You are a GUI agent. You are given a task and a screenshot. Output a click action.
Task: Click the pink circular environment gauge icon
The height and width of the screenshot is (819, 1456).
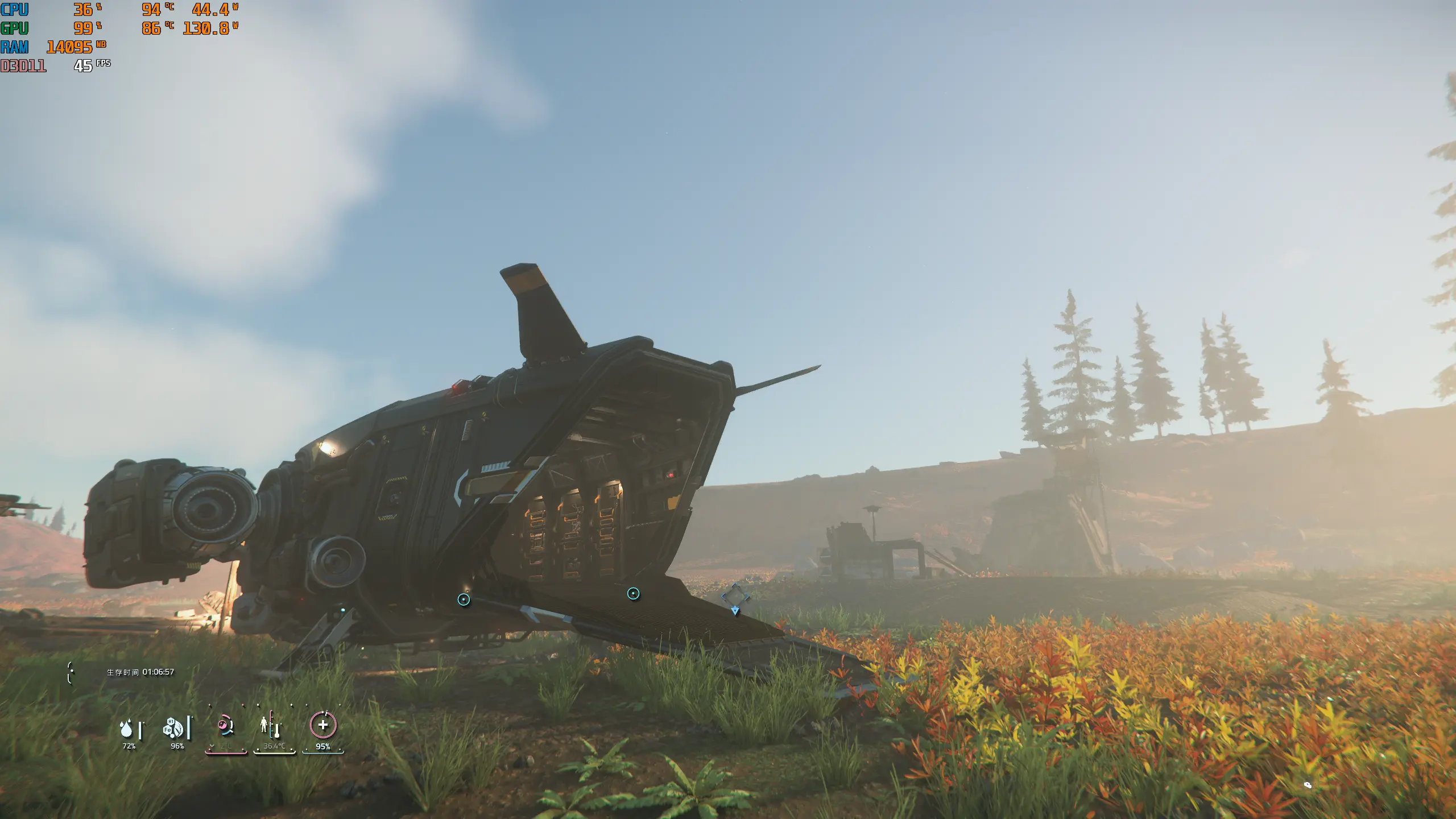(225, 726)
